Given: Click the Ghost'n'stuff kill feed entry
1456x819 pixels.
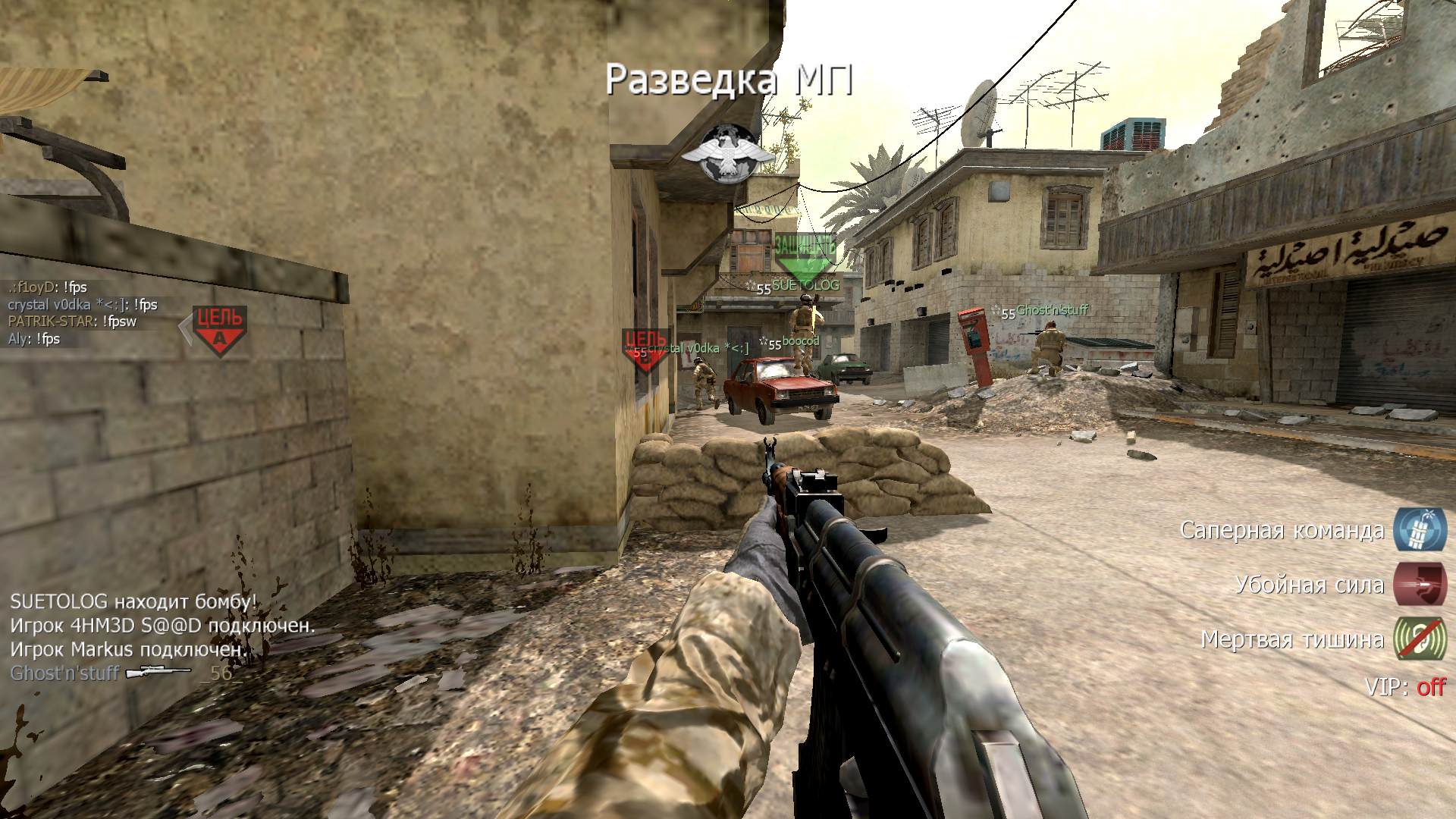Looking at the screenshot, I should pos(125,673).
